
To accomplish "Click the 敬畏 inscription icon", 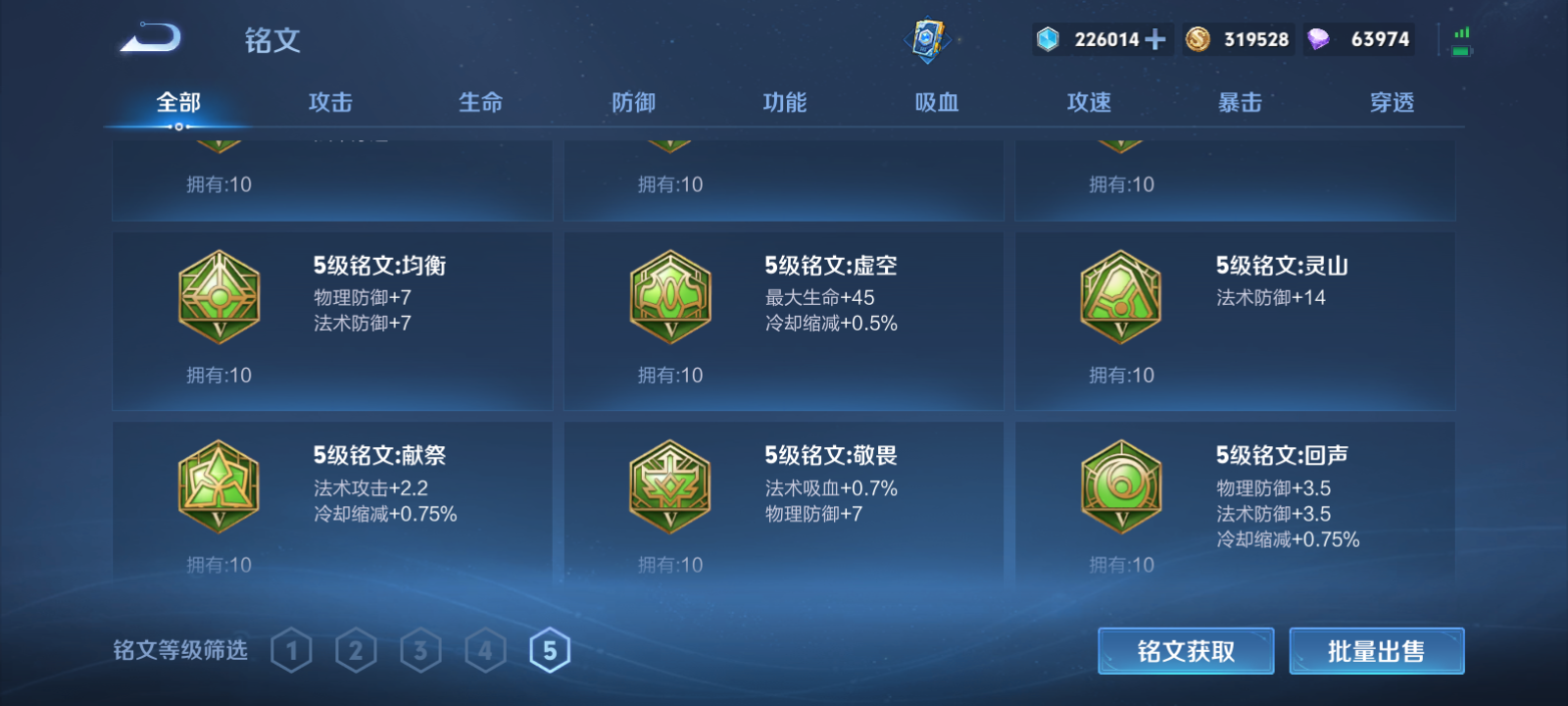I will [x=668, y=489].
